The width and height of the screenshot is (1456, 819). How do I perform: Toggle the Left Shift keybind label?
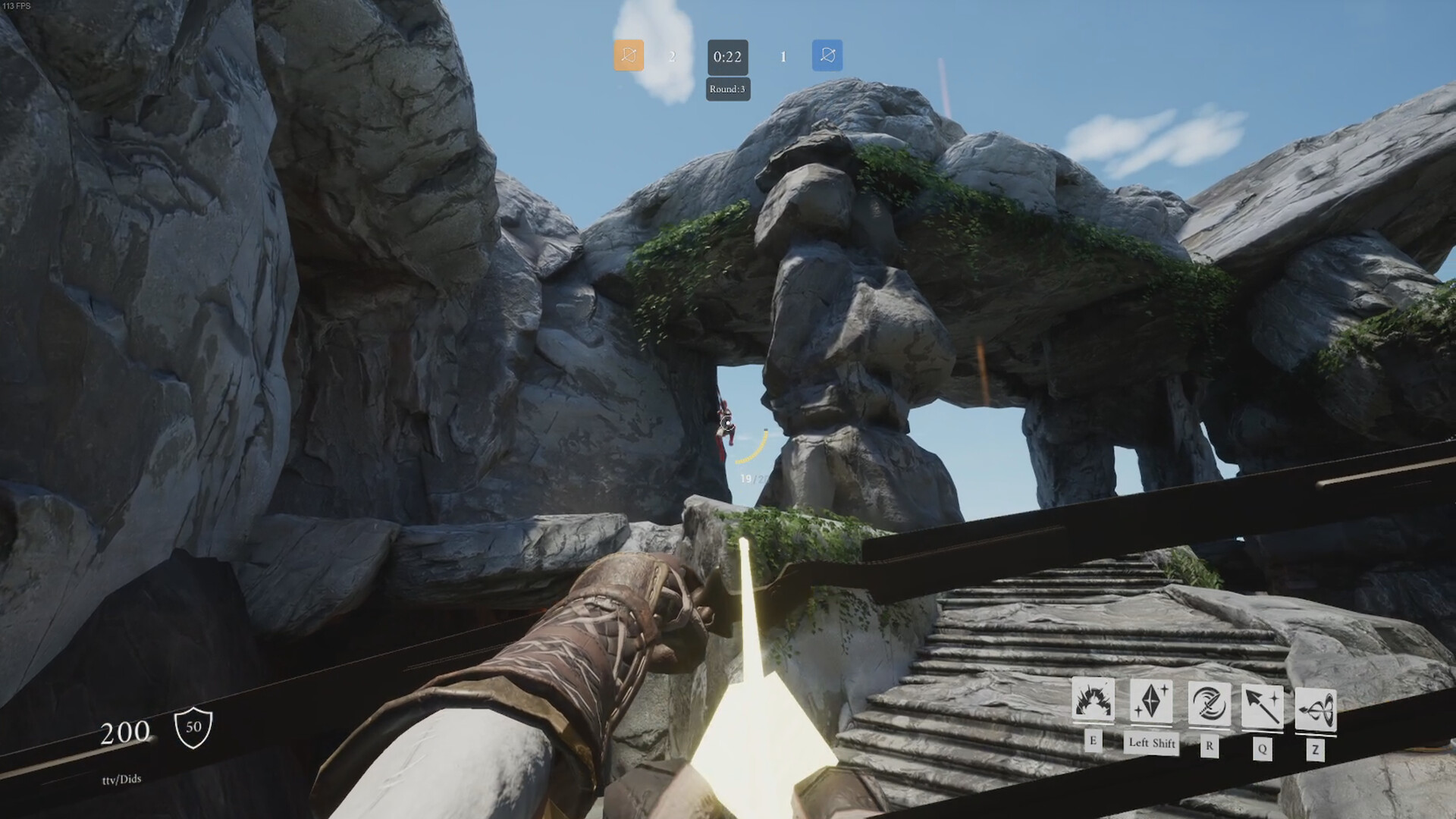(1150, 745)
